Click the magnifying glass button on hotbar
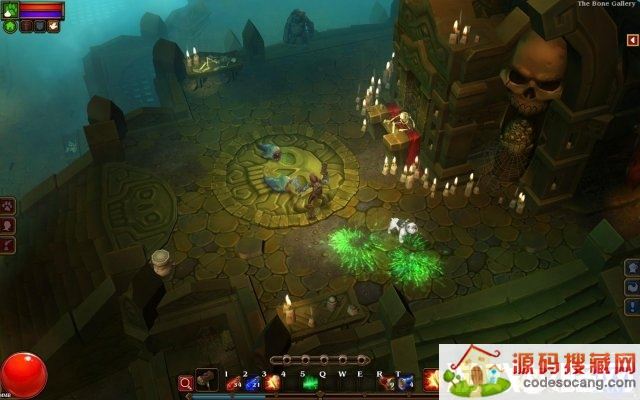 point(185,382)
